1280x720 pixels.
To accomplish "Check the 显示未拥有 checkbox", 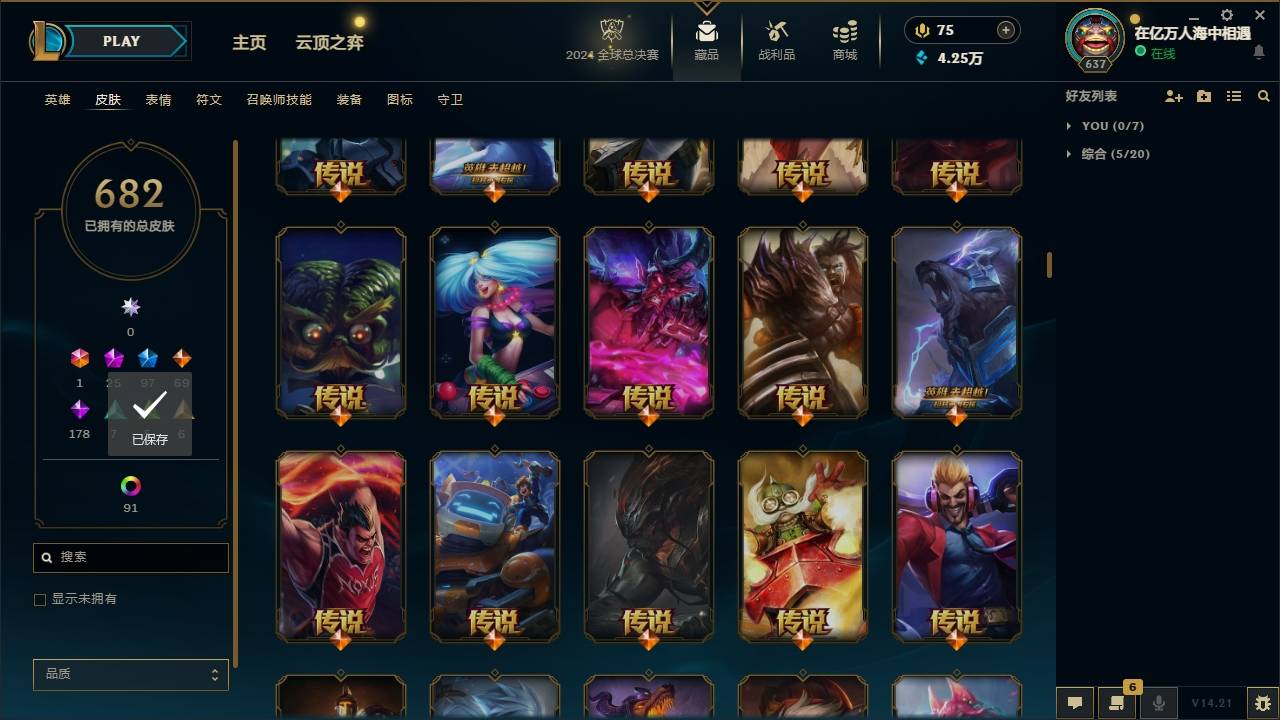I will click(x=40, y=599).
